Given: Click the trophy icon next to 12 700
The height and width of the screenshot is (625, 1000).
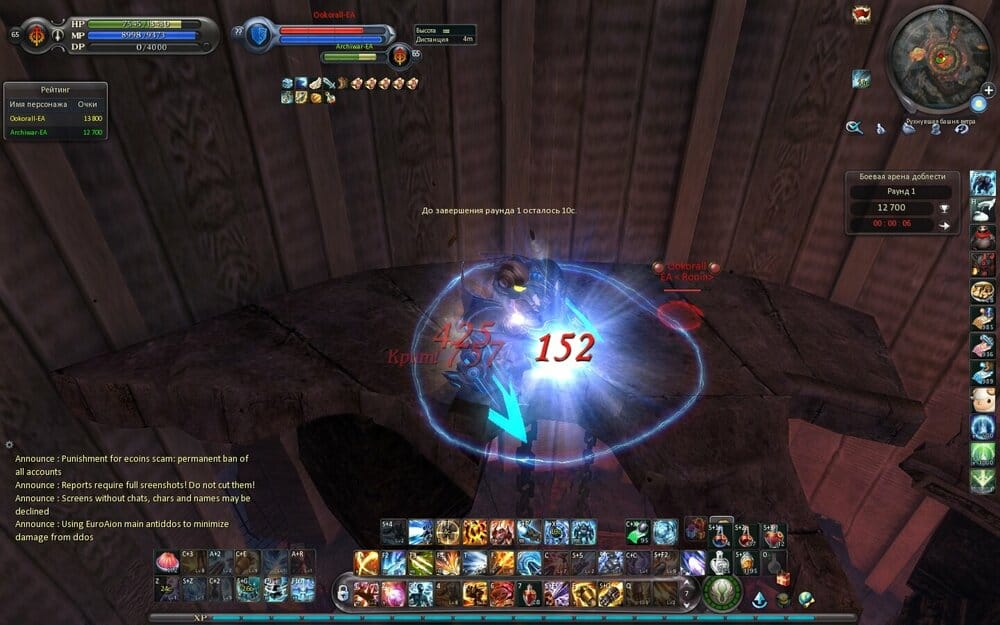Looking at the screenshot, I should (944, 208).
